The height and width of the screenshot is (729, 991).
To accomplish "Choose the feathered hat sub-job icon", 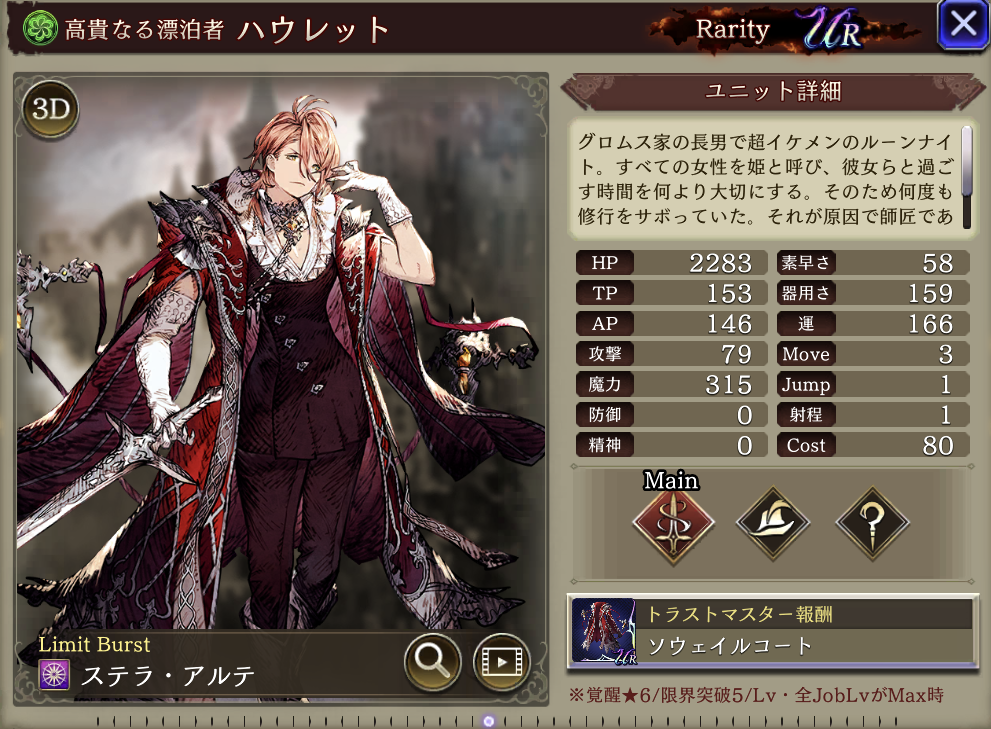I will (x=772, y=521).
